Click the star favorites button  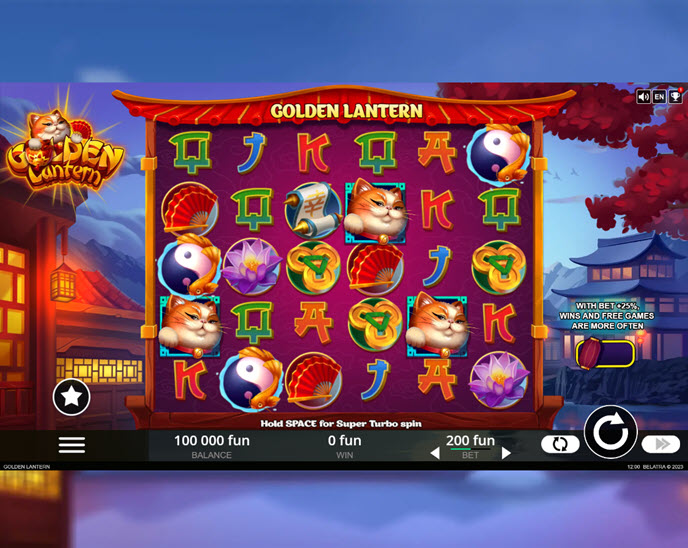click(x=71, y=397)
